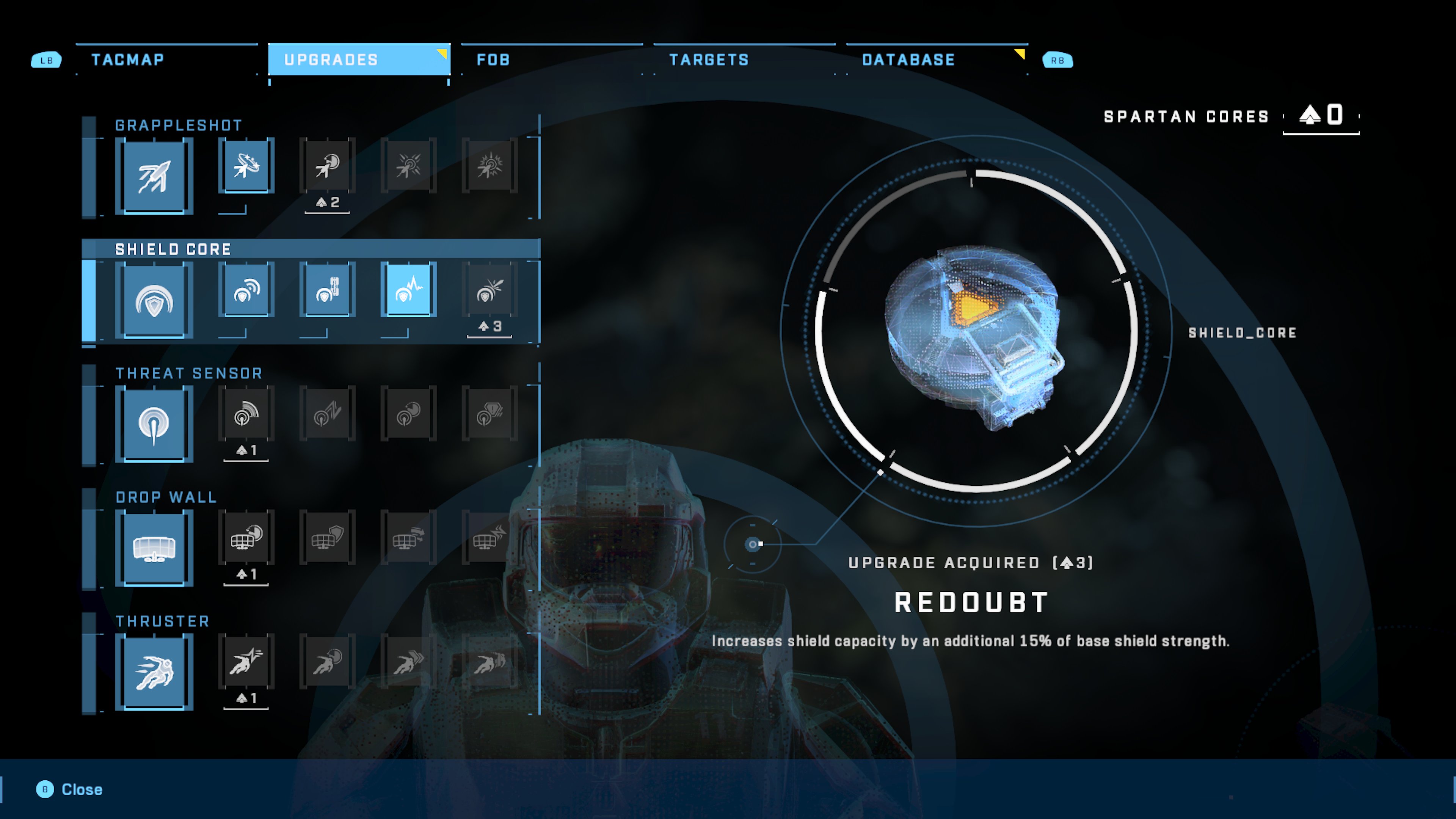Select the Grappleshot base ability icon
1456x819 pixels.
click(154, 176)
